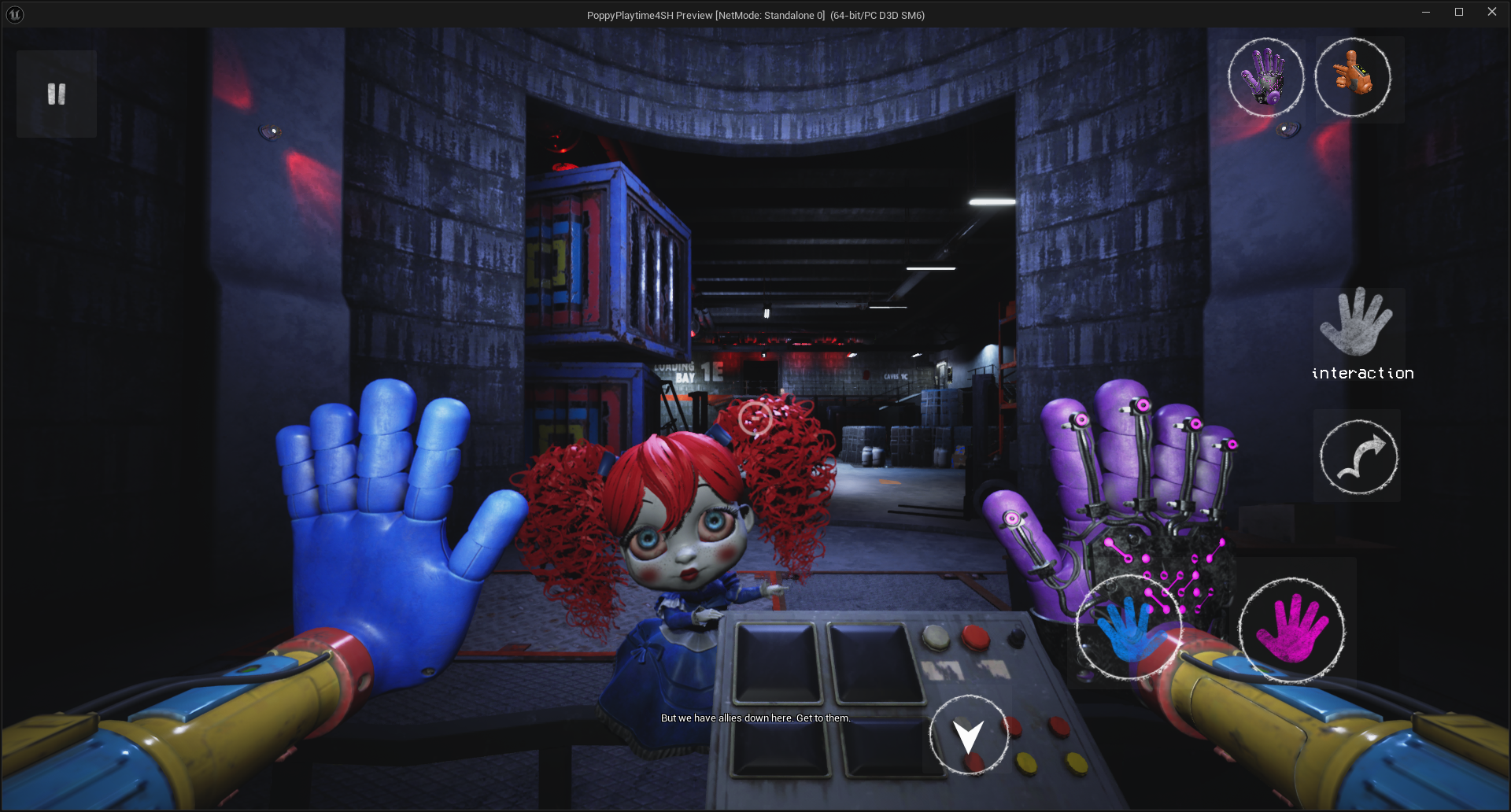The height and width of the screenshot is (812, 1511).
Task: Minimize the preview window
Action: [1425, 12]
